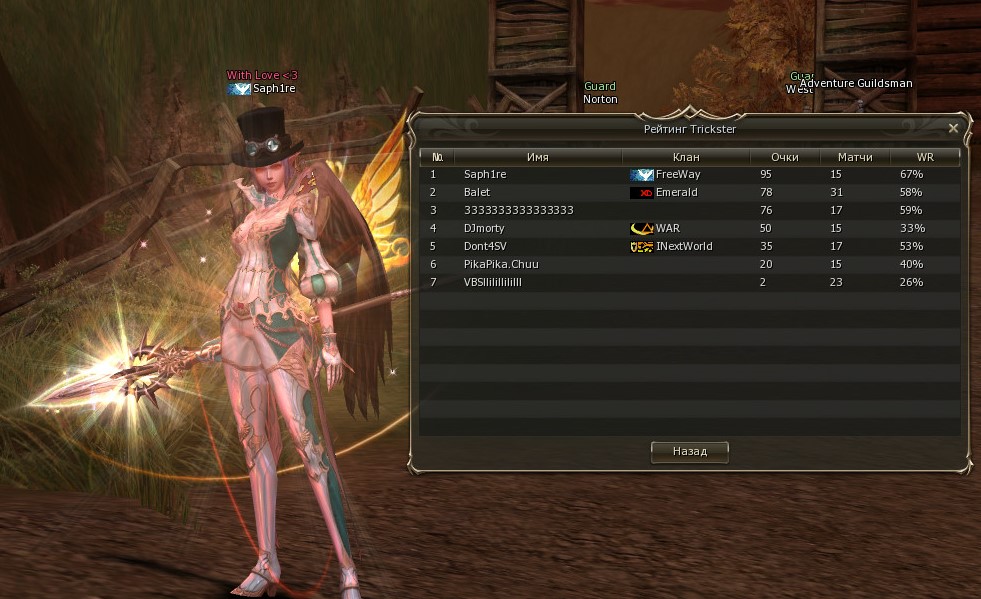The width and height of the screenshot is (981, 599).
Task: Select the PikaPika.Chuu ranking row
Action: click(x=690, y=264)
